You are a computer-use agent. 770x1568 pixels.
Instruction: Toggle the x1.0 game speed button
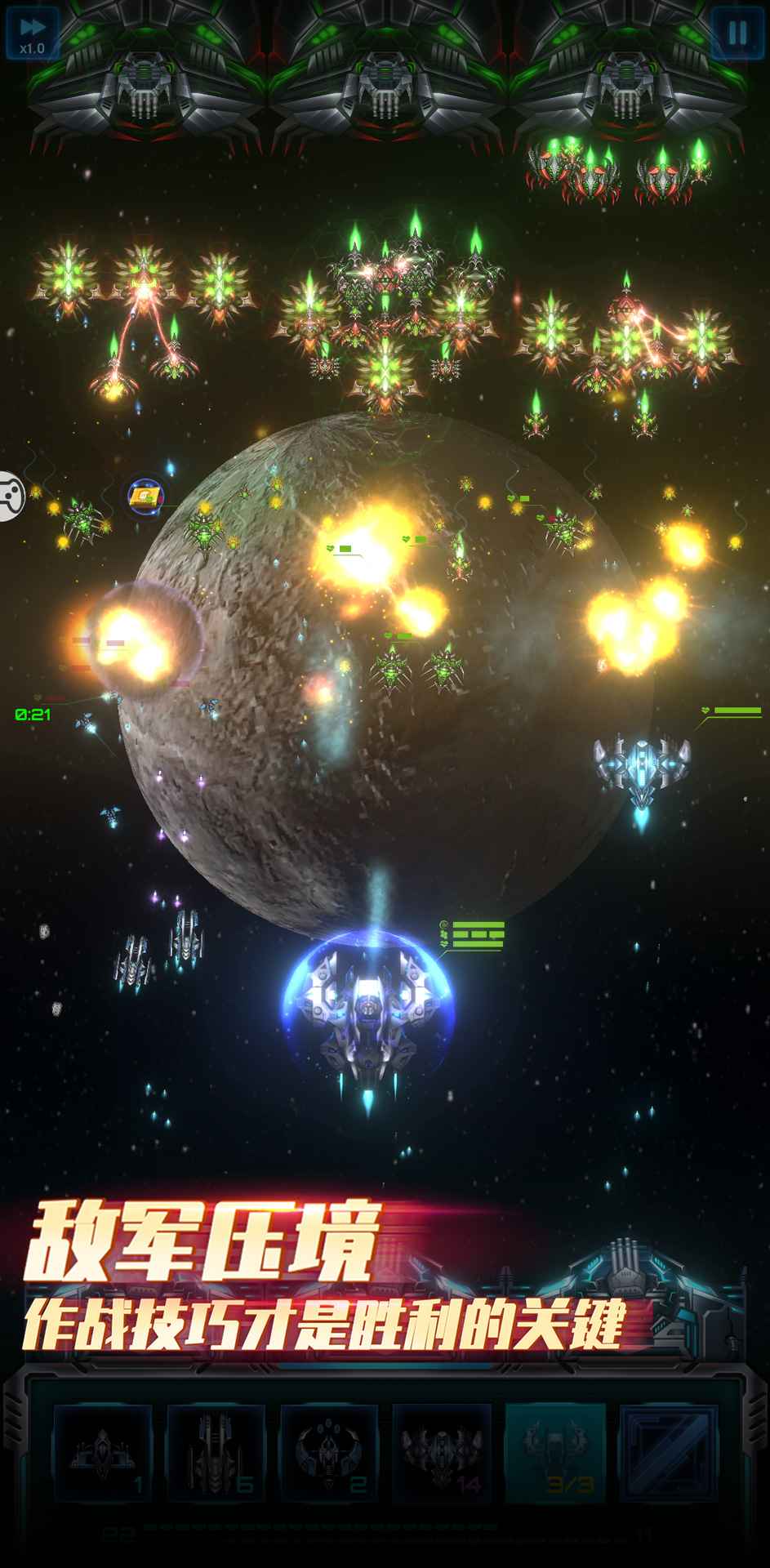(x=33, y=33)
